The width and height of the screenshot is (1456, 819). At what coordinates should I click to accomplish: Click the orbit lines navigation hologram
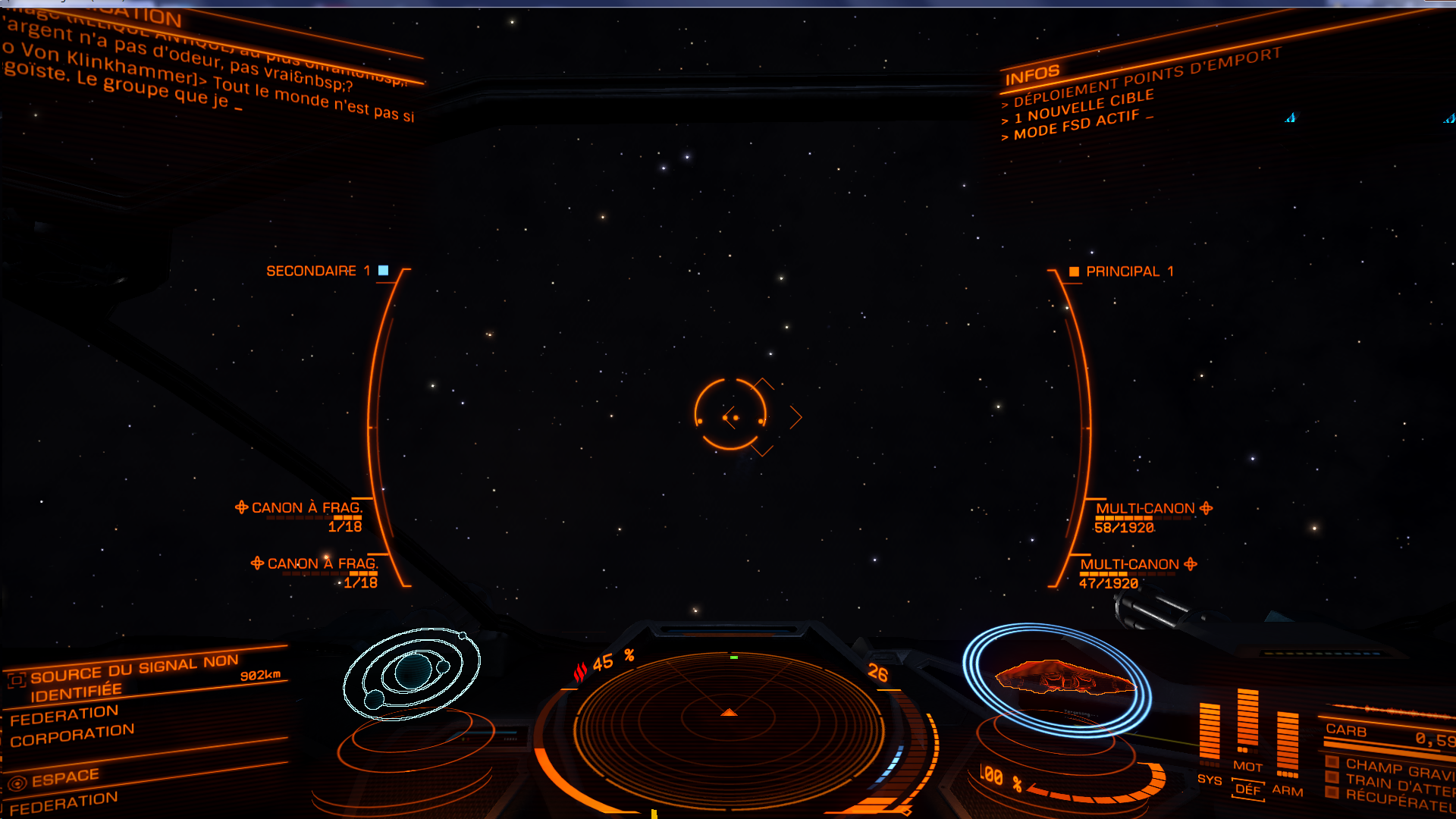point(412,673)
